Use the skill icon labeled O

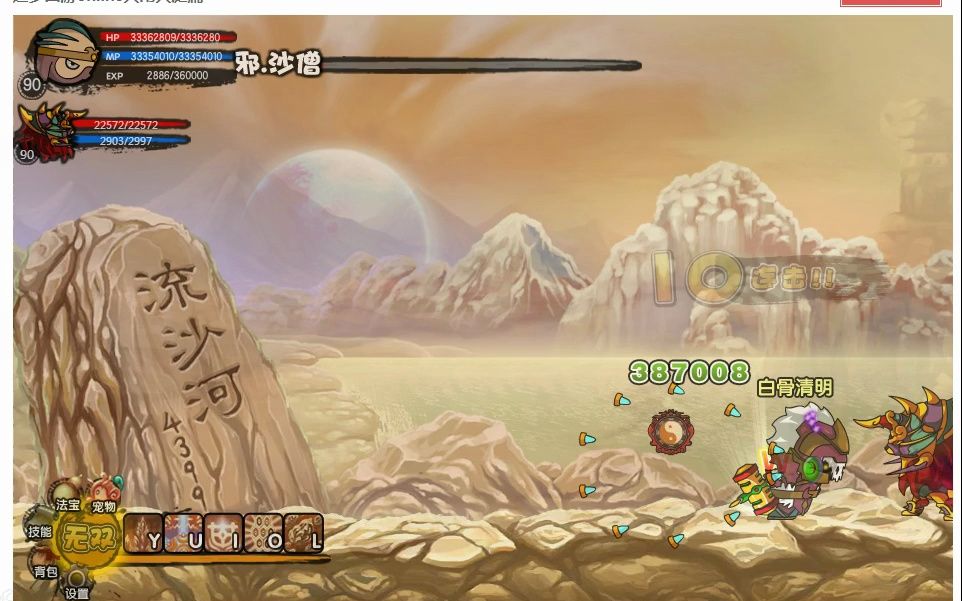(x=263, y=533)
